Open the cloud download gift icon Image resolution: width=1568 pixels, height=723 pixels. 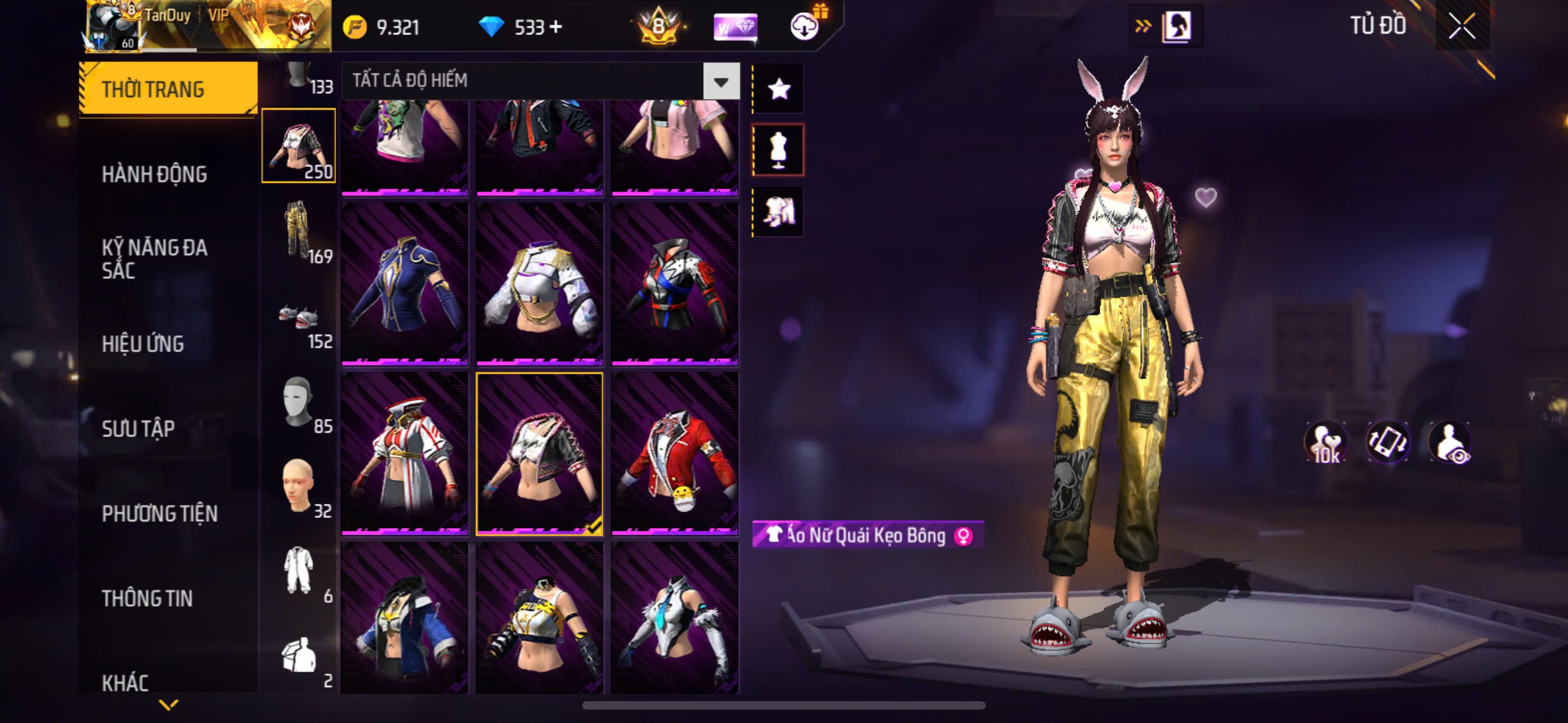coord(805,26)
